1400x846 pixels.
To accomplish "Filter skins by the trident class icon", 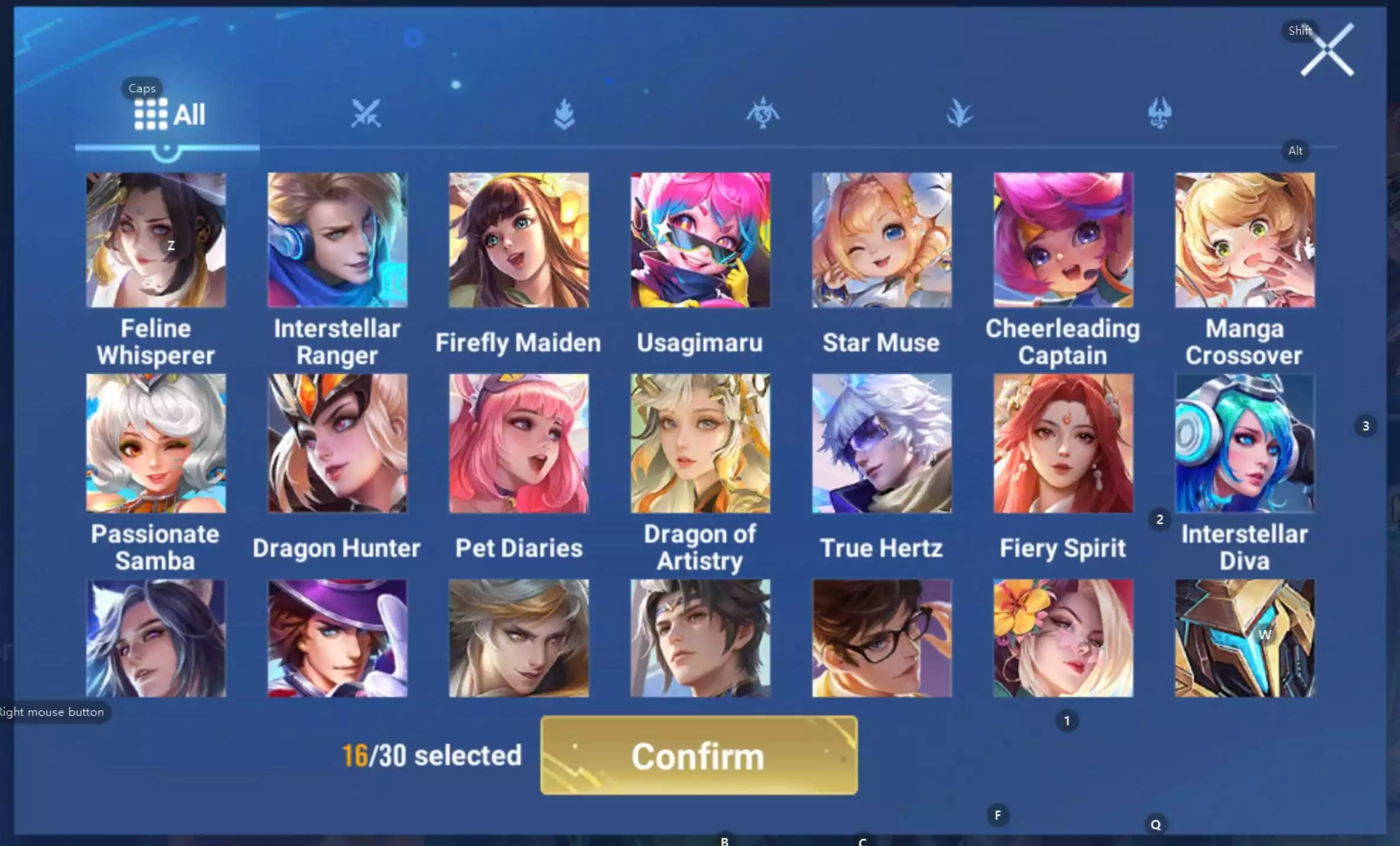I will [1158, 112].
